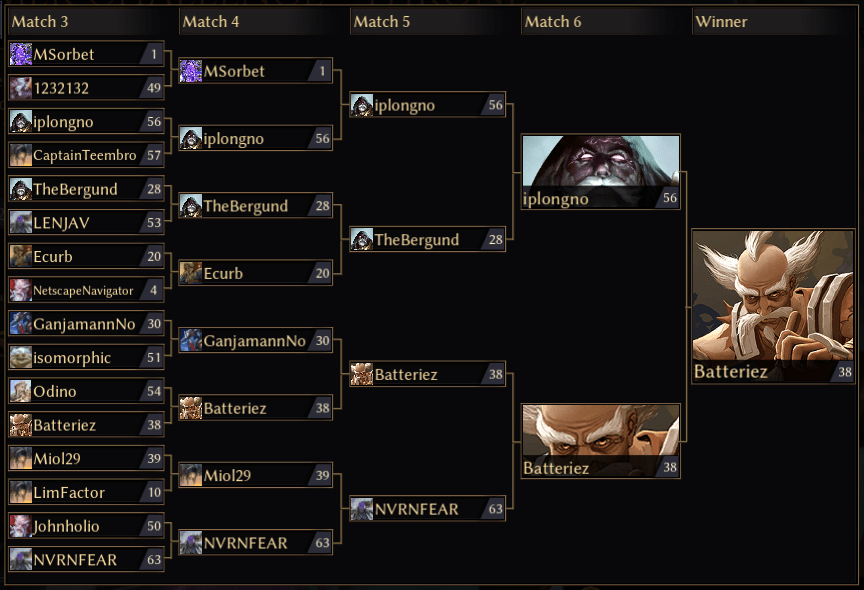Select NVRNFEAR's Match 5 entry
This screenshot has width=864, height=590.
[427, 509]
